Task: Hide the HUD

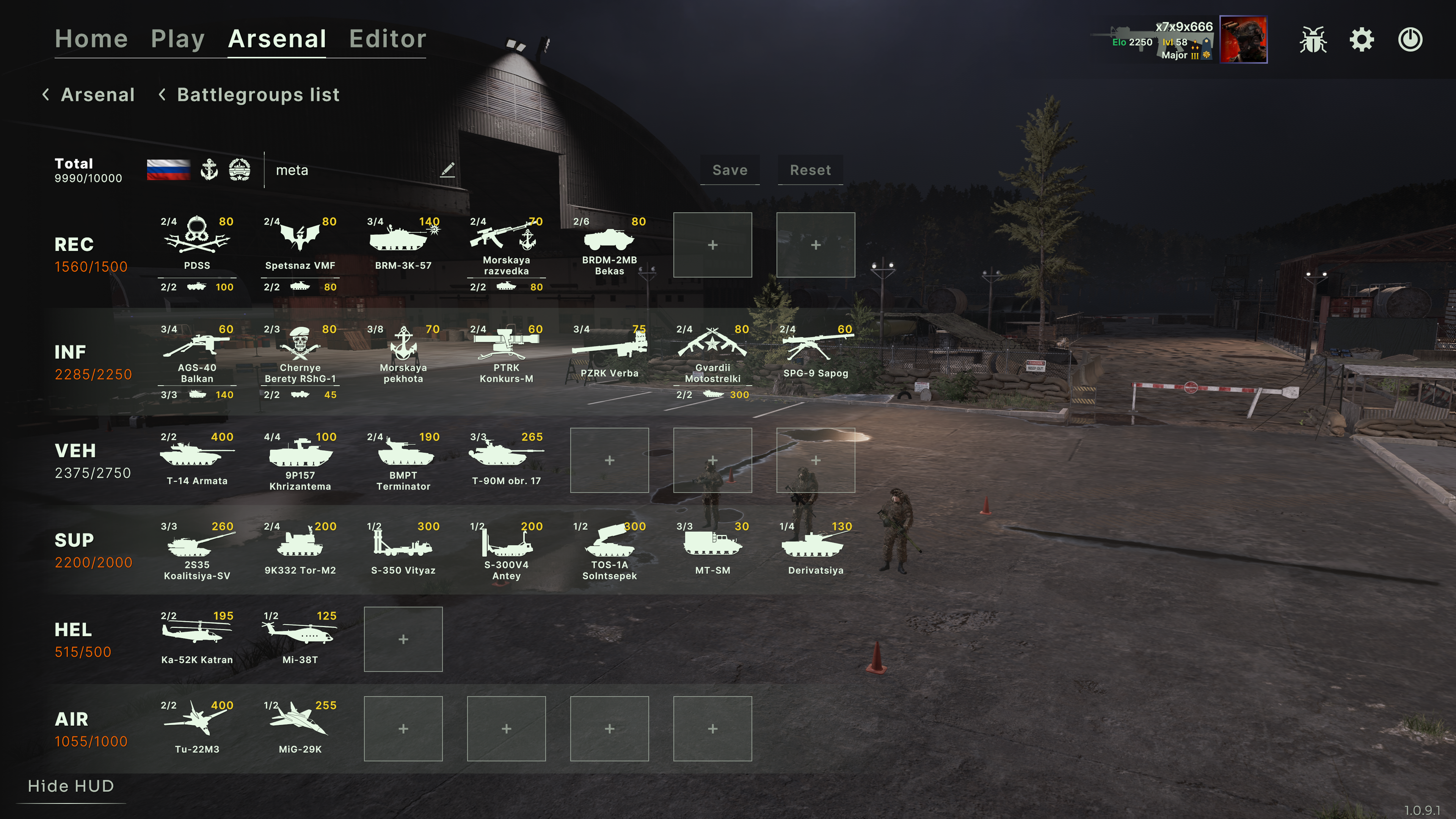Action: click(71, 786)
